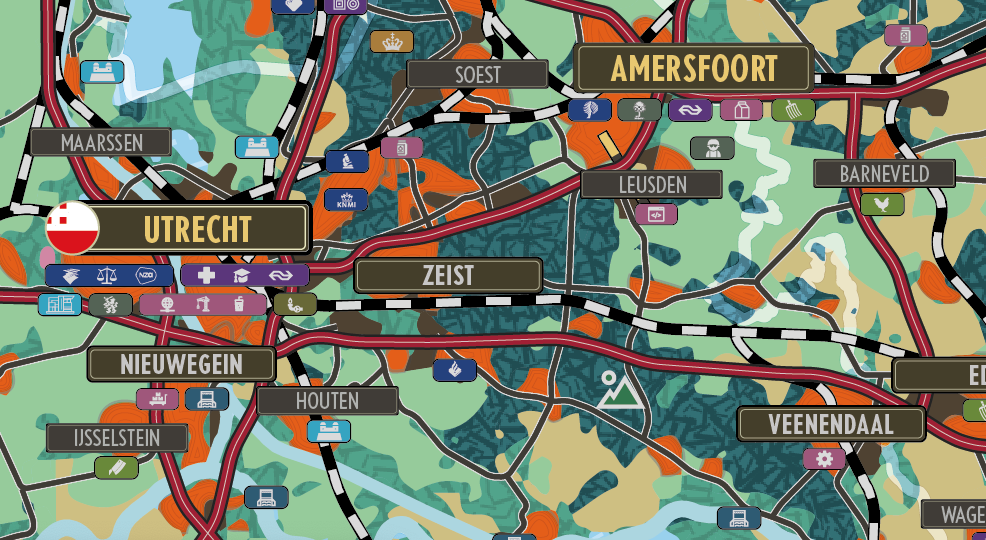Select the Houten town label
Image resolution: width=986 pixels, height=540 pixels.
(327, 401)
